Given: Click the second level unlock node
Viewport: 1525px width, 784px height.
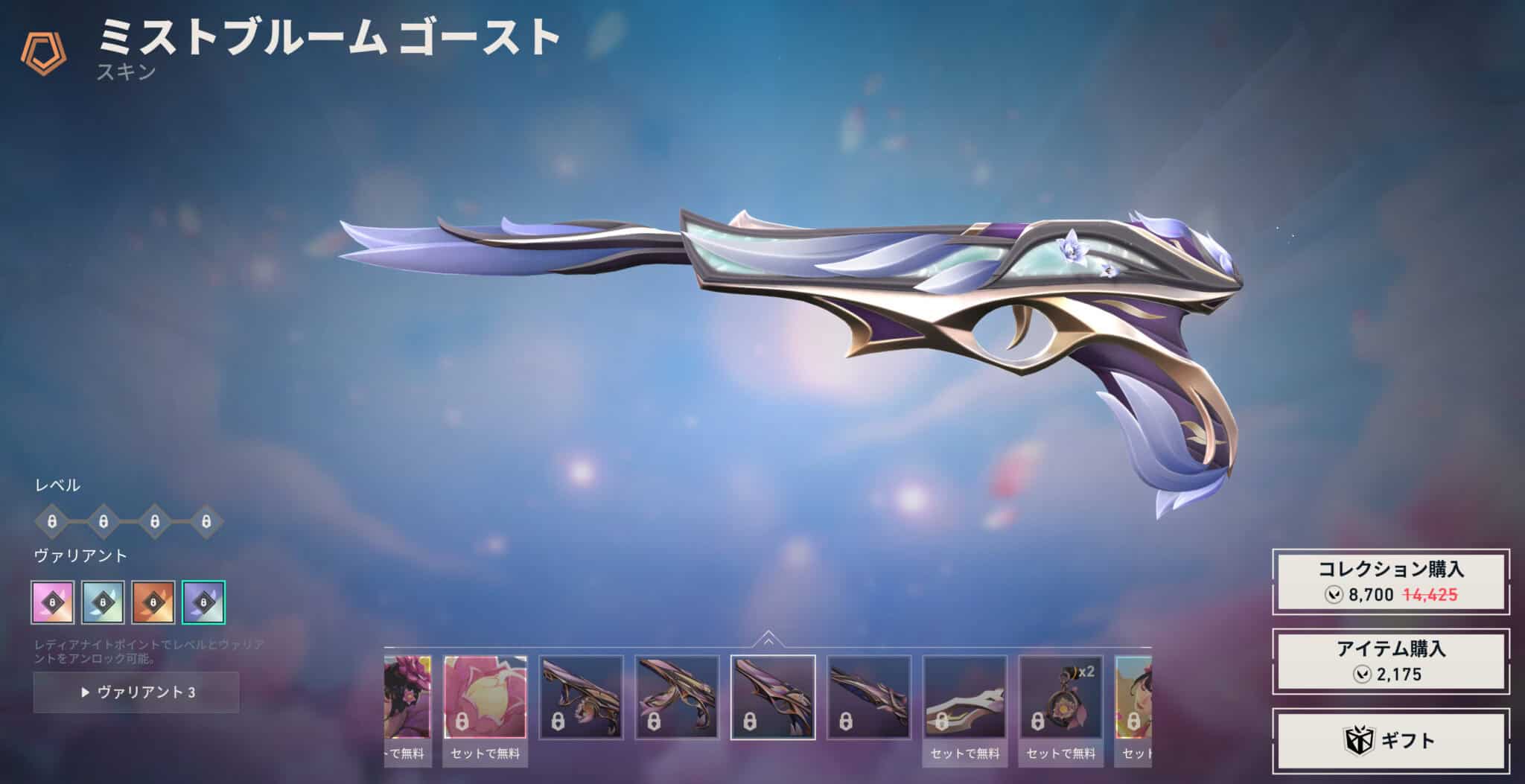Looking at the screenshot, I should pyautogui.click(x=103, y=523).
